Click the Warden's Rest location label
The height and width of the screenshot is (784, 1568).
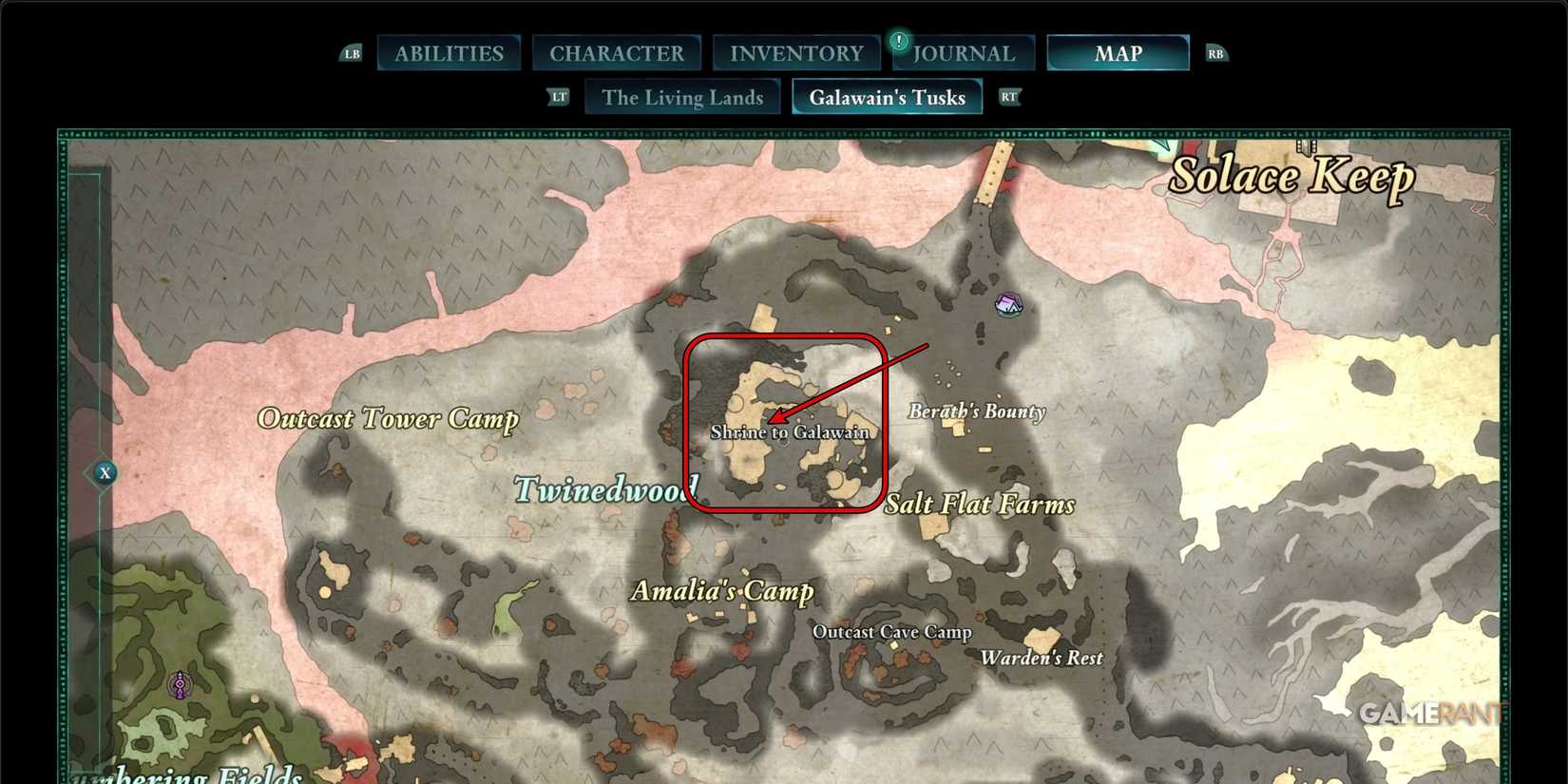tap(1042, 657)
